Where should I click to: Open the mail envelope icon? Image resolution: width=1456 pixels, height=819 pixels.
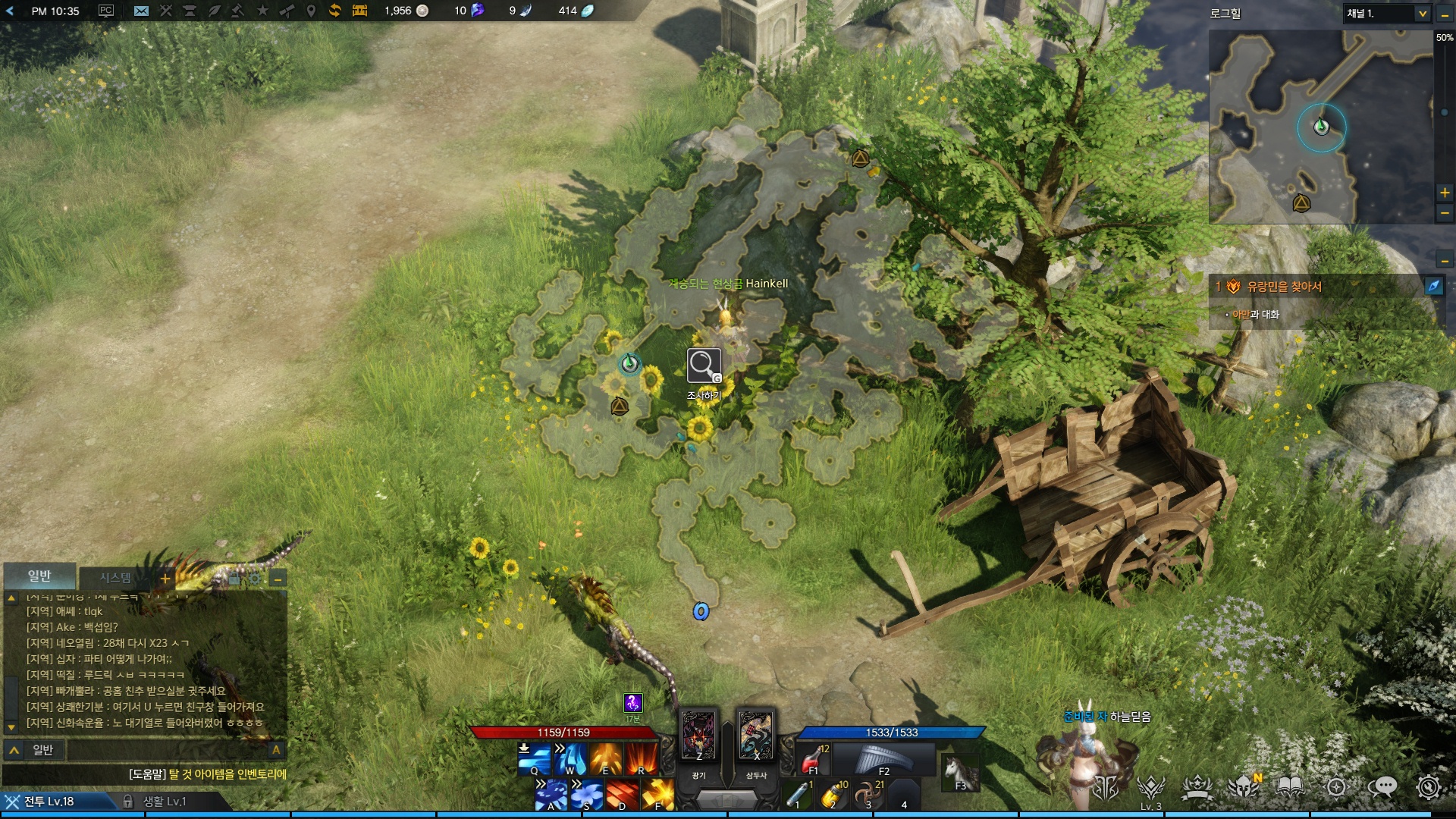pyautogui.click(x=141, y=11)
